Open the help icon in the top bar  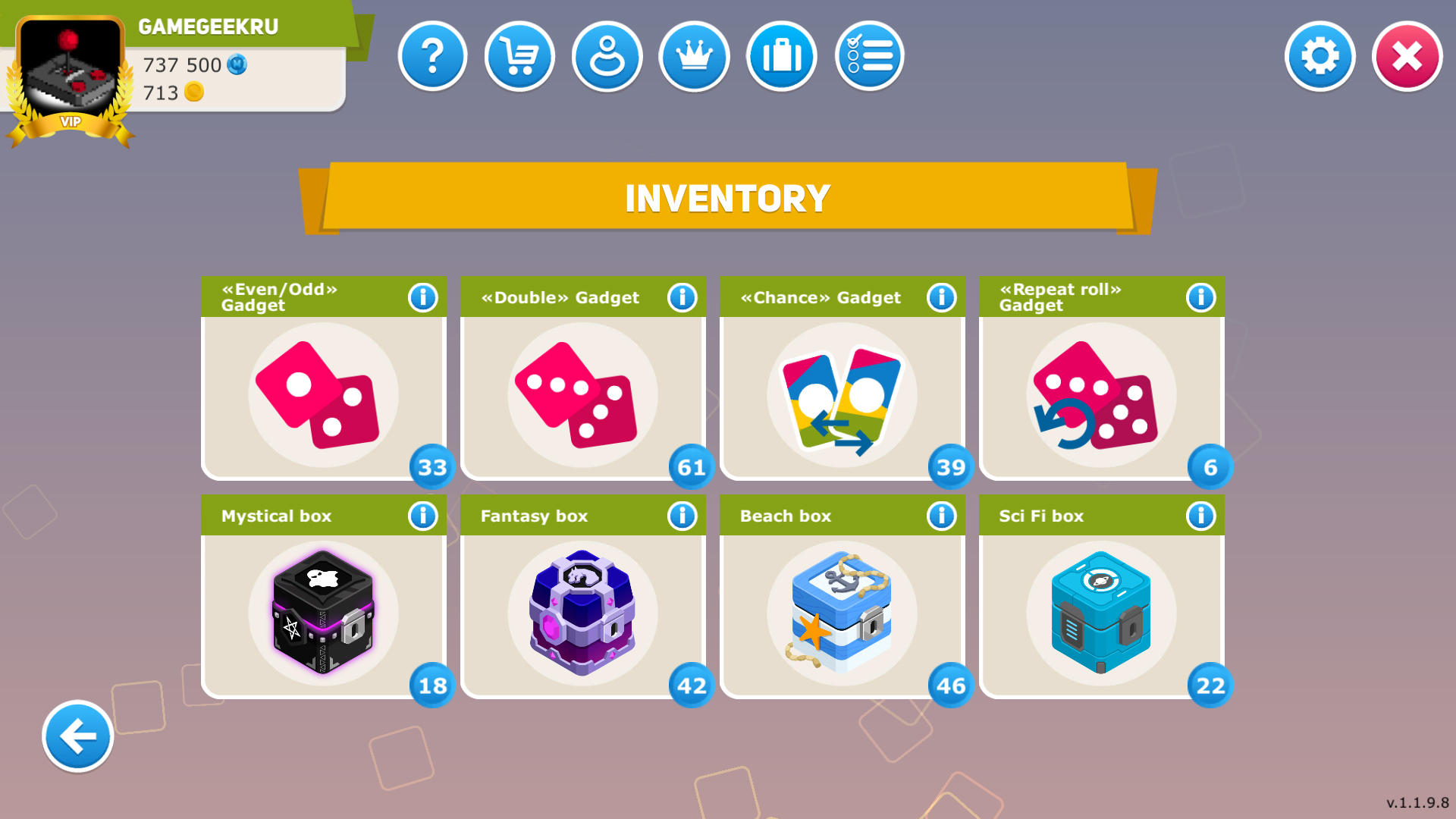[x=432, y=56]
